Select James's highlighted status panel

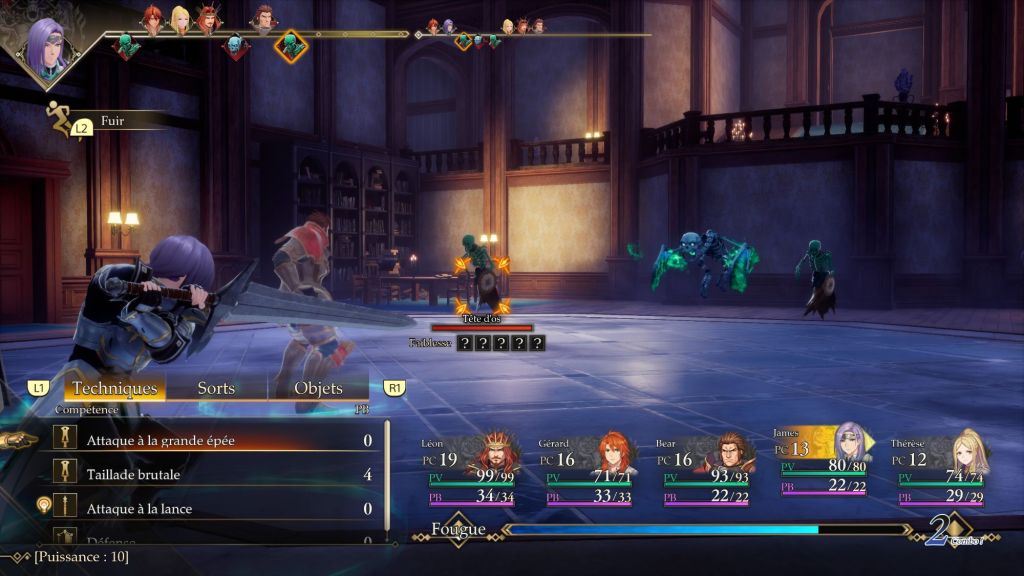(822, 460)
